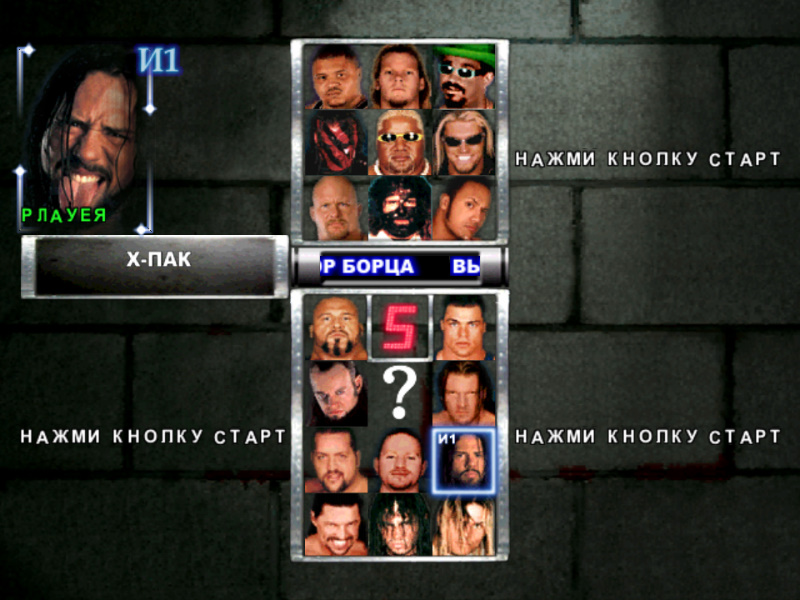Select Edge wearing dark sunglasses

[x=464, y=142]
